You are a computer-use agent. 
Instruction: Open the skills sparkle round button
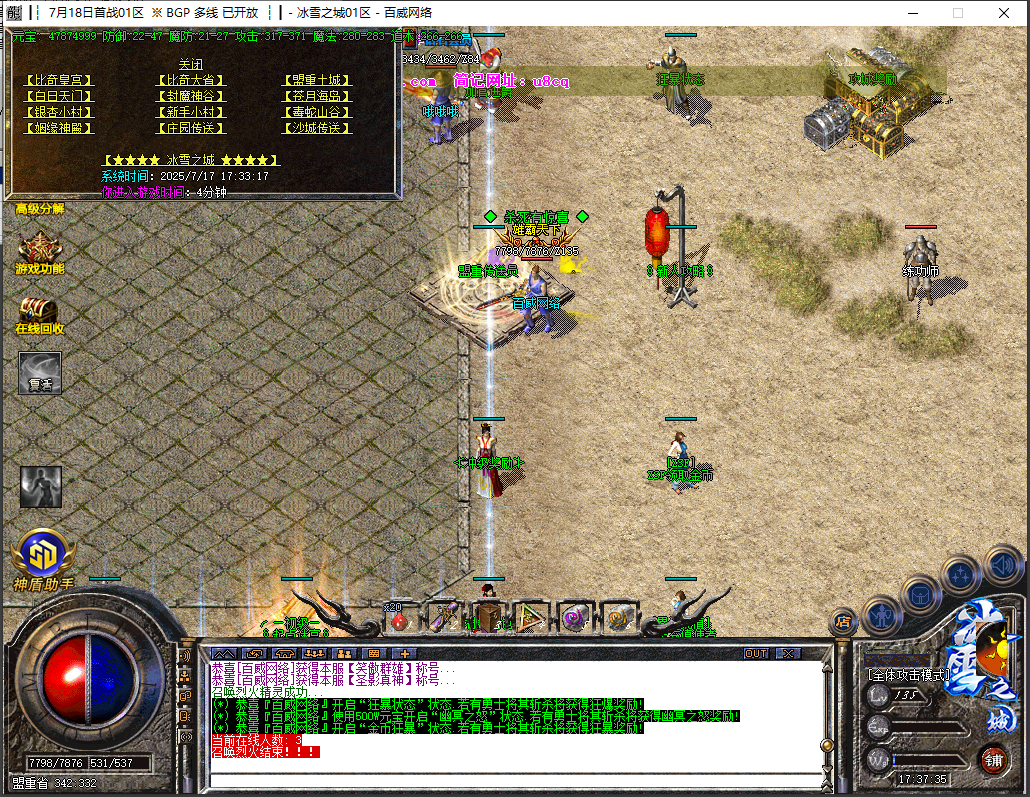click(961, 574)
